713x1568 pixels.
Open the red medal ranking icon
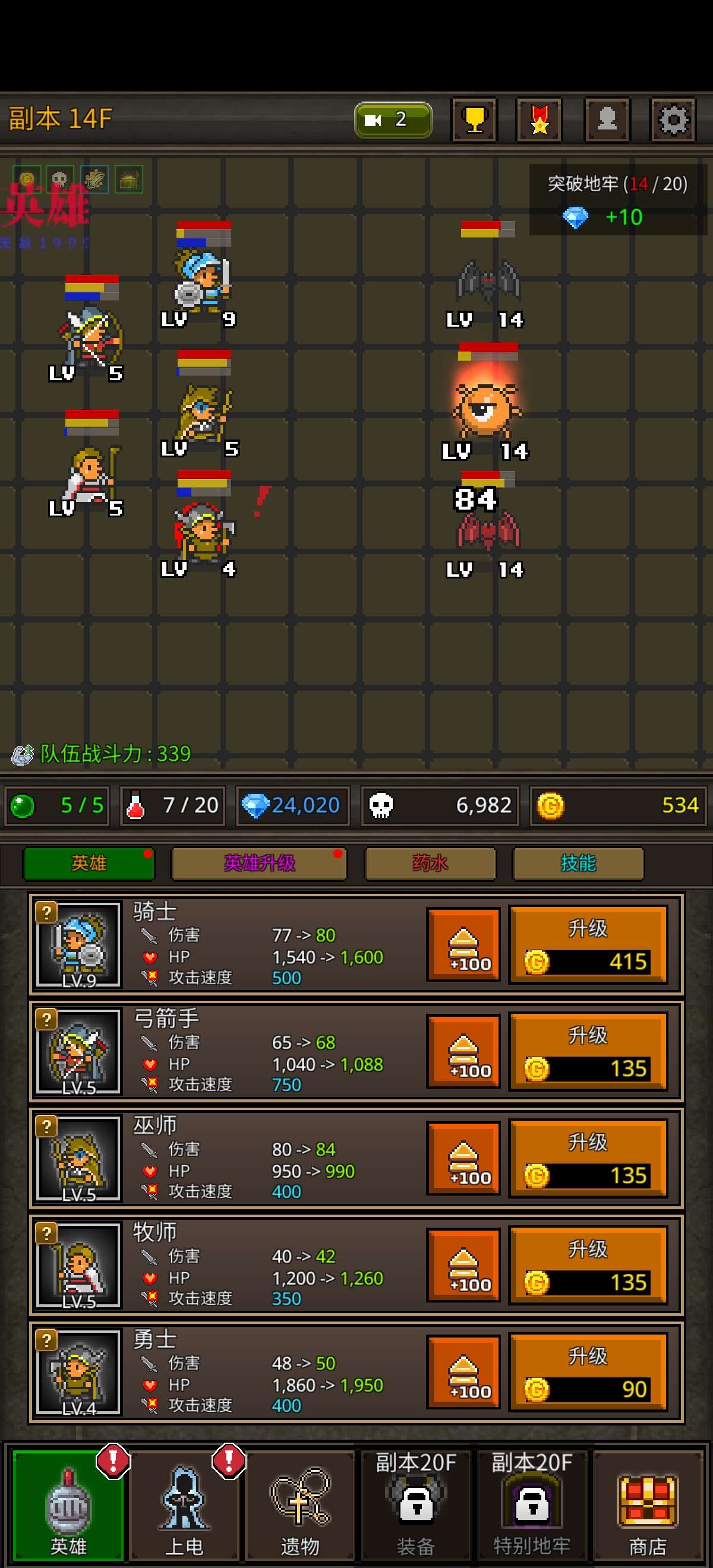point(540,119)
